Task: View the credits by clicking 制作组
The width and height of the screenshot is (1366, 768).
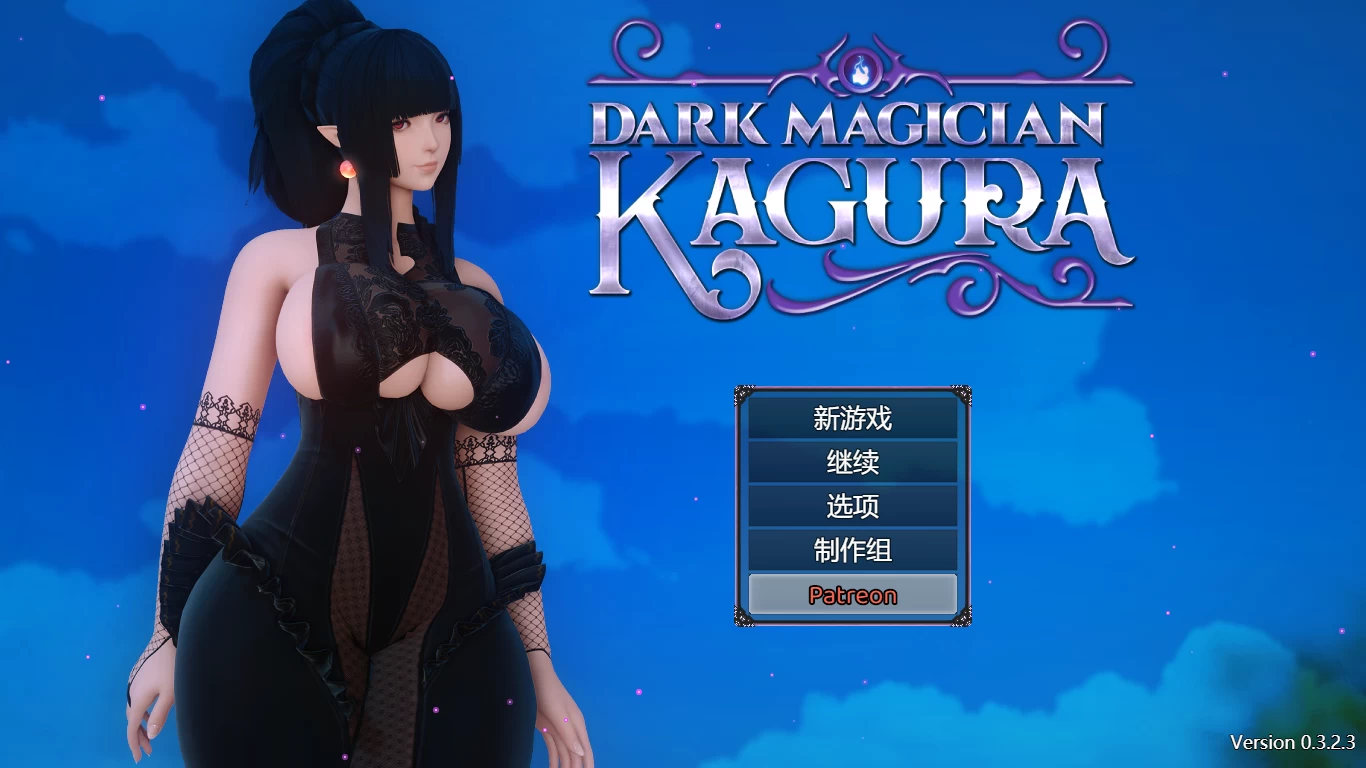Action: coord(850,551)
